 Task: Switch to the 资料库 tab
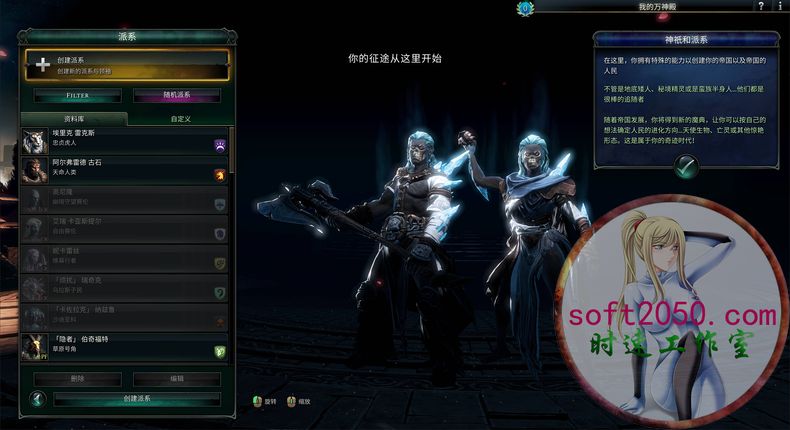tap(74, 118)
